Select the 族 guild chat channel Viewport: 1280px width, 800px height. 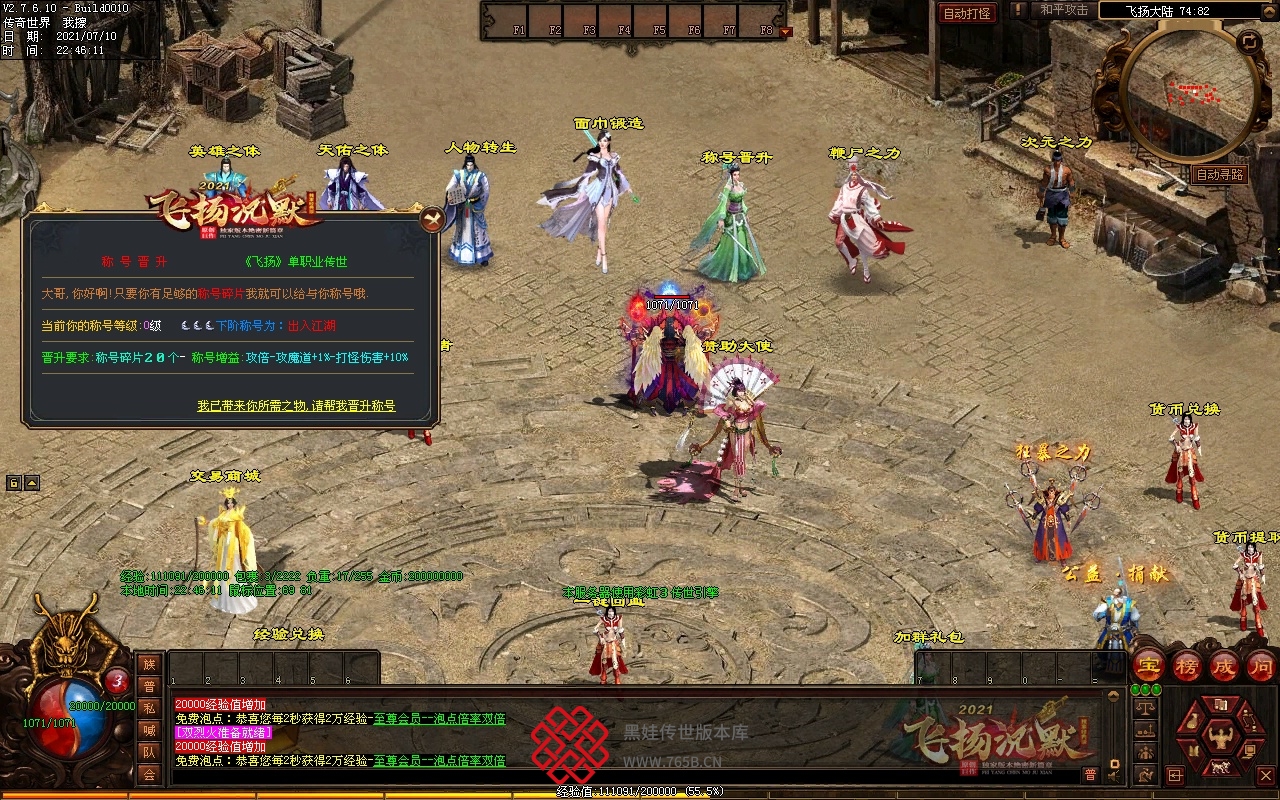pyautogui.click(x=149, y=664)
